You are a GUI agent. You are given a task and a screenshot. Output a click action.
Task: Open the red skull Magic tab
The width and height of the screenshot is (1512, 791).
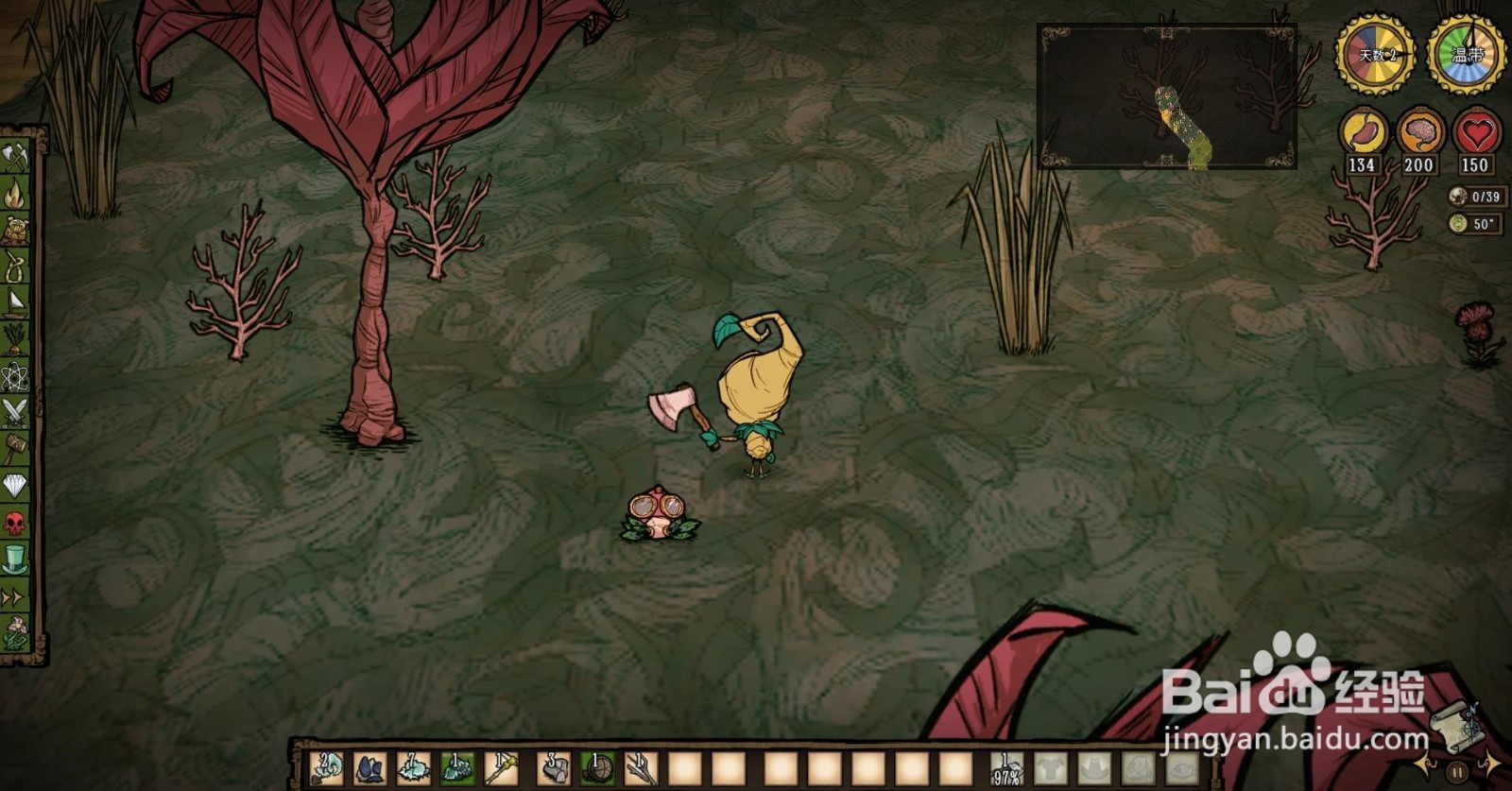pyautogui.click(x=15, y=523)
